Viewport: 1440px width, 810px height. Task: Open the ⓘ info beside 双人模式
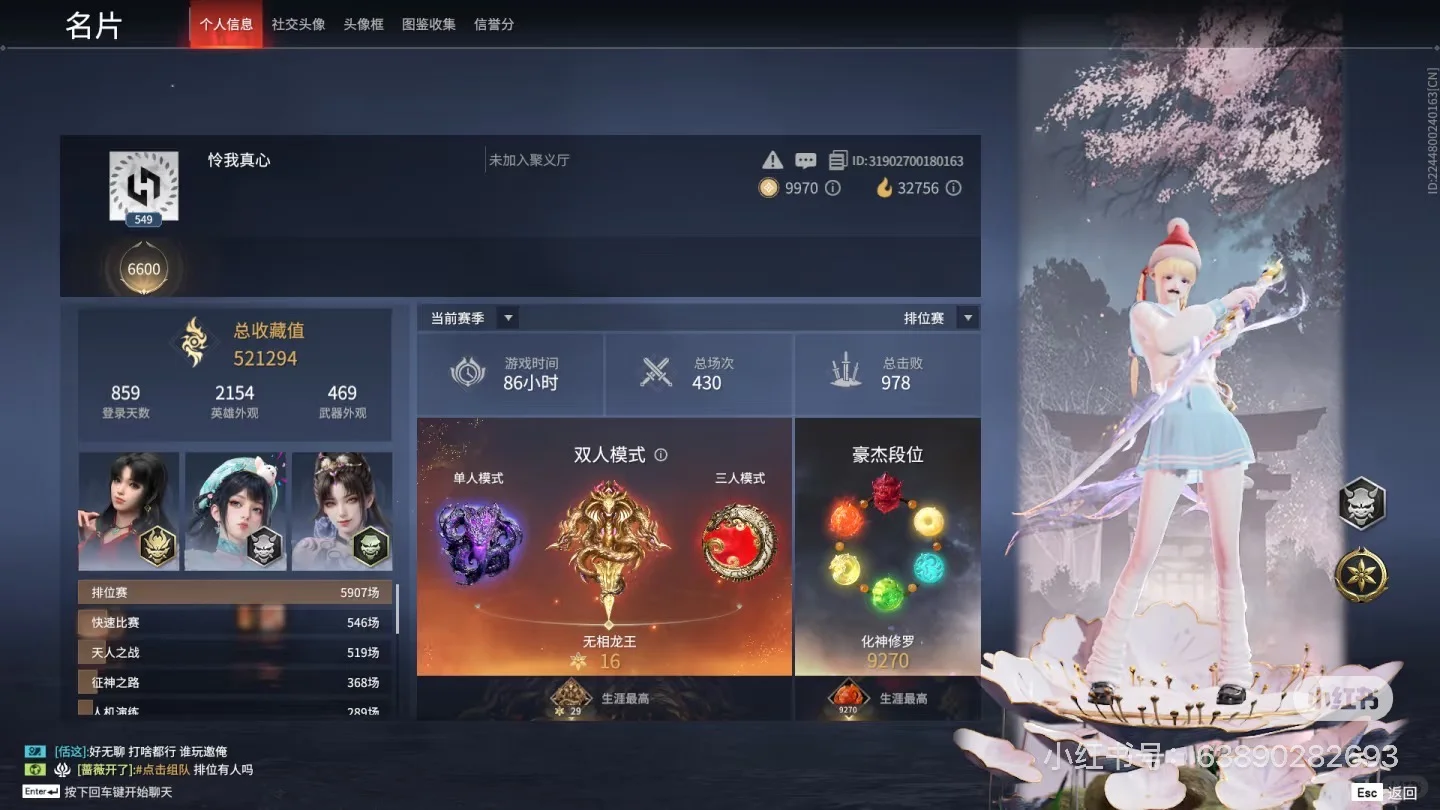point(660,453)
